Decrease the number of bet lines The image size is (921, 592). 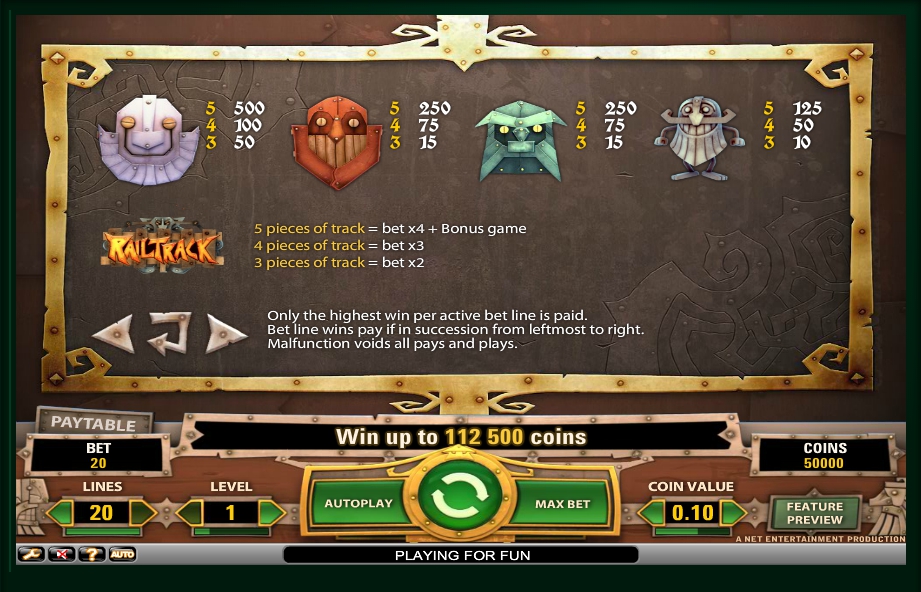[61, 513]
